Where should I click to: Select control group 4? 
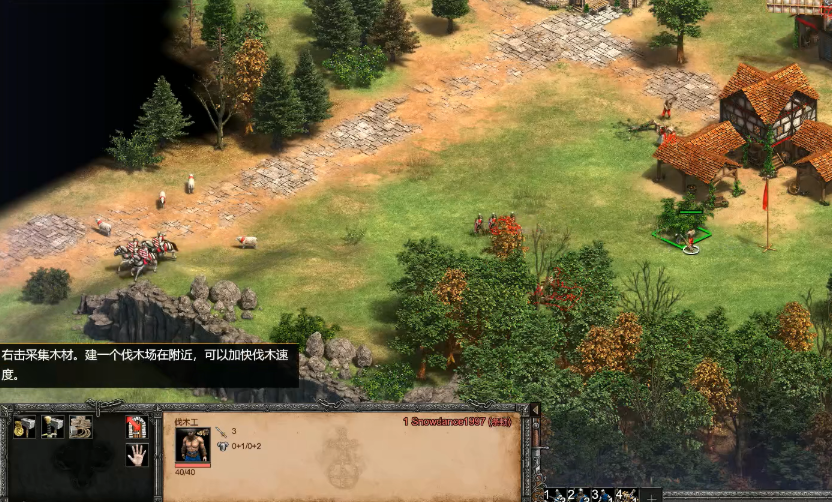[x=628, y=494]
